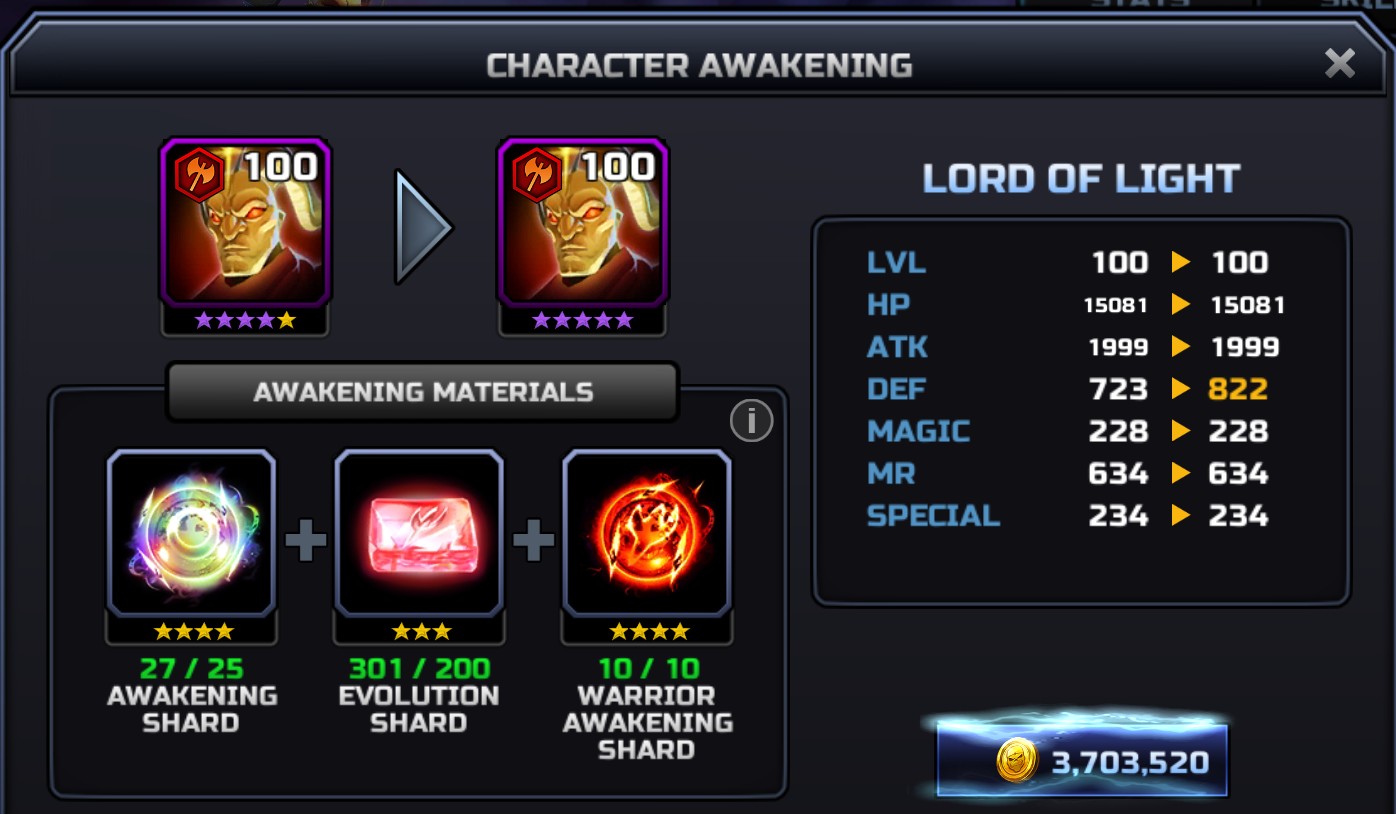Click the awakened five-purple-star character portrait
The width and height of the screenshot is (1396, 814).
(x=583, y=222)
